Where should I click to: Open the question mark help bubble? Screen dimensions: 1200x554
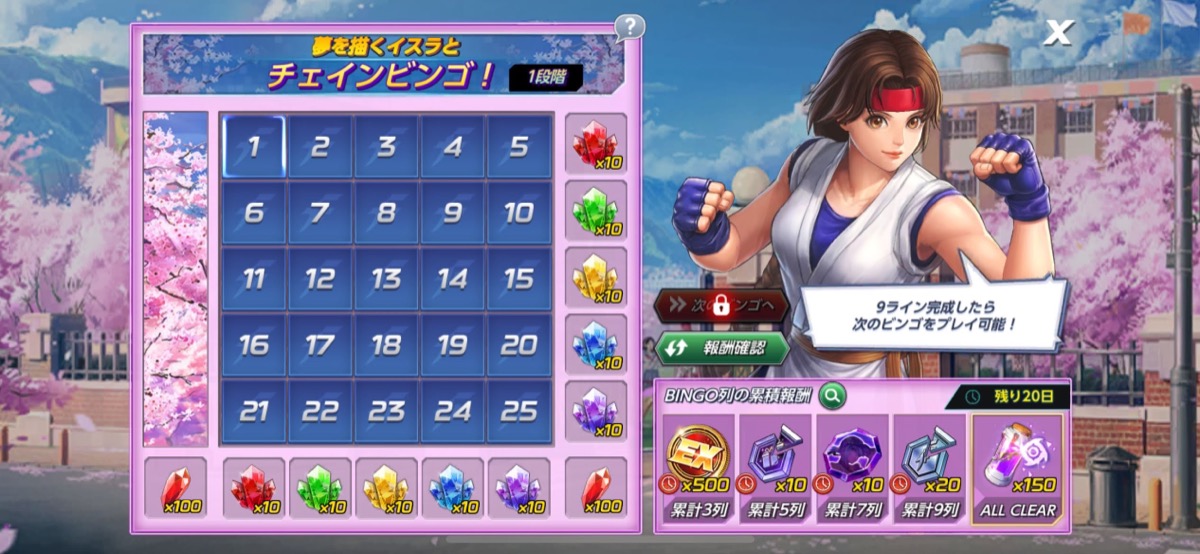[629, 27]
